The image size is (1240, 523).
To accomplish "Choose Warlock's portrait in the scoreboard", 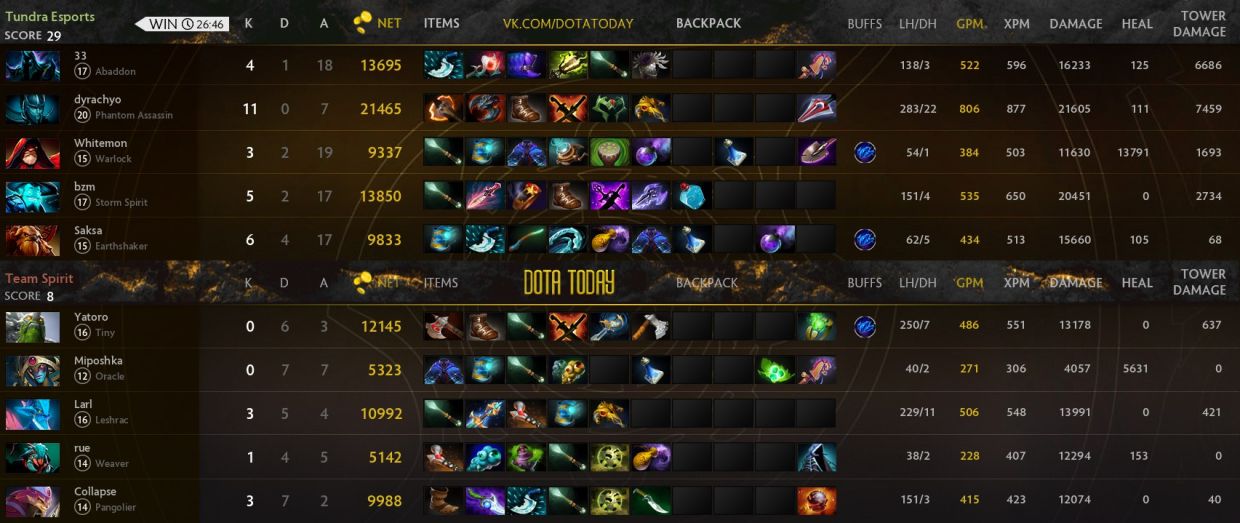I will pos(33,153).
